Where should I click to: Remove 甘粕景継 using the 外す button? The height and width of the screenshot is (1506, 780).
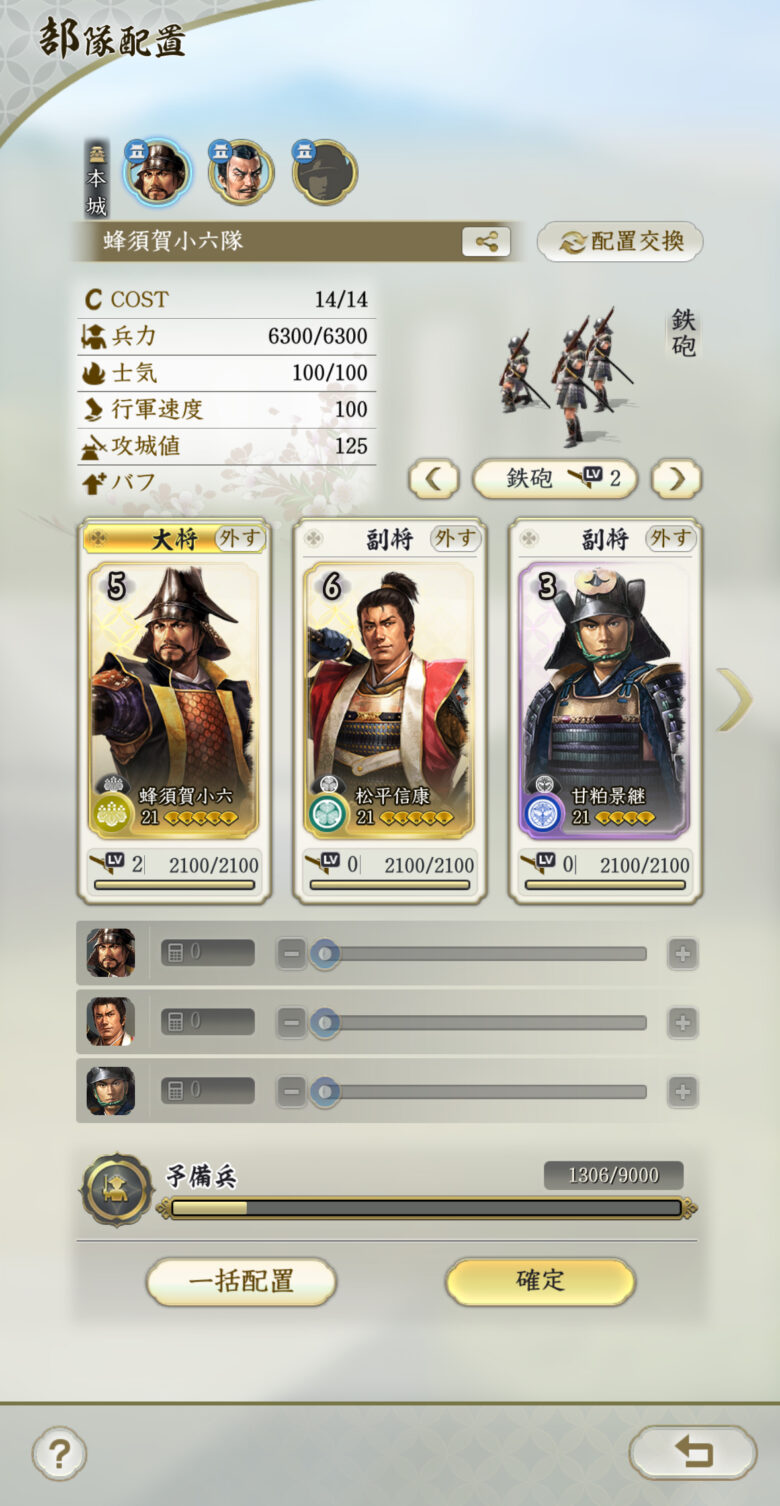point(670,539)
